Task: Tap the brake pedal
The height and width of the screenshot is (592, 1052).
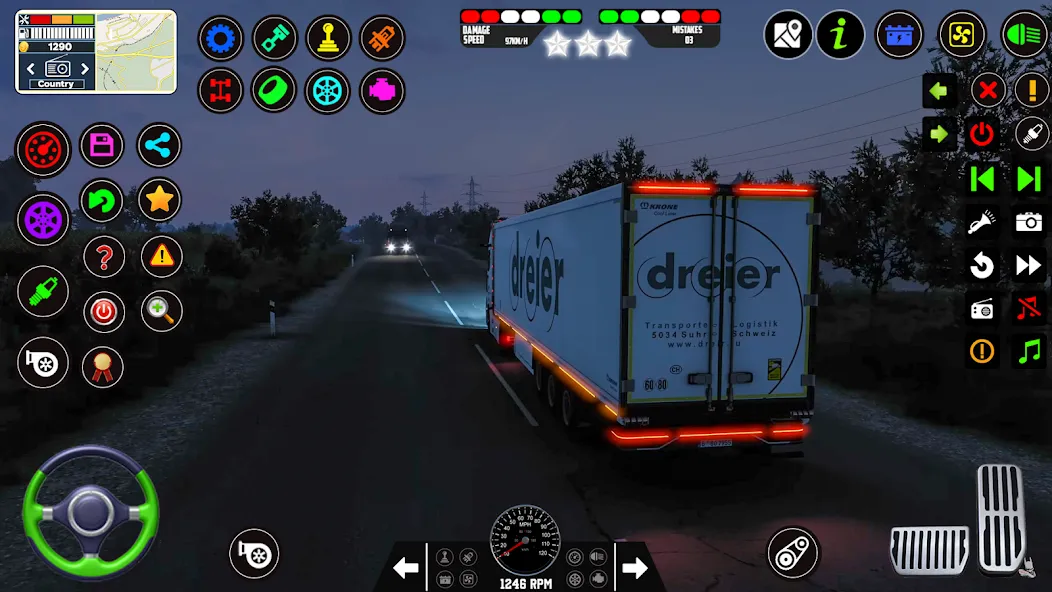Action: tap(929, 549)
